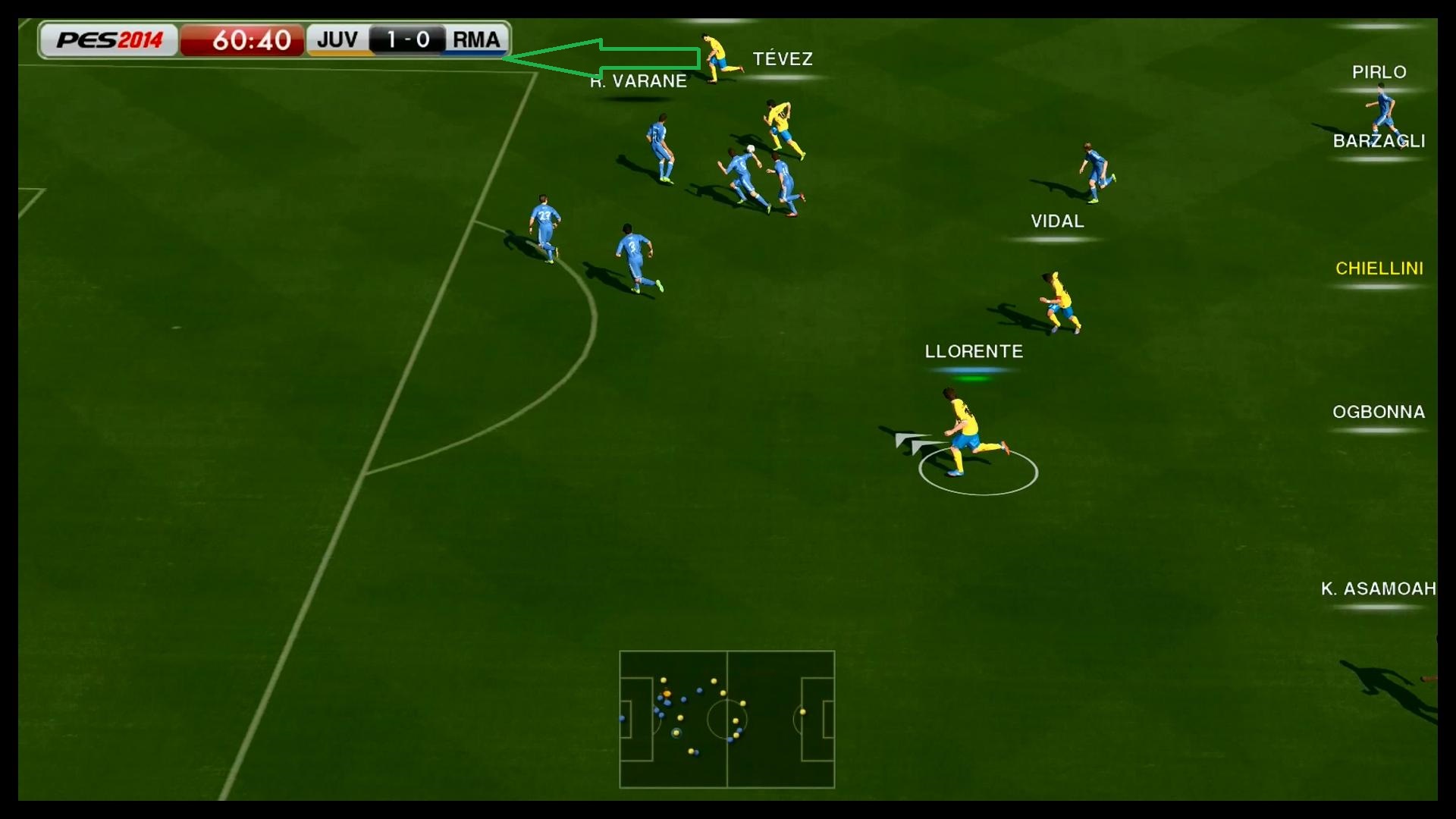
Task: Click the pitch radar minimap
Action: (726, 719)
